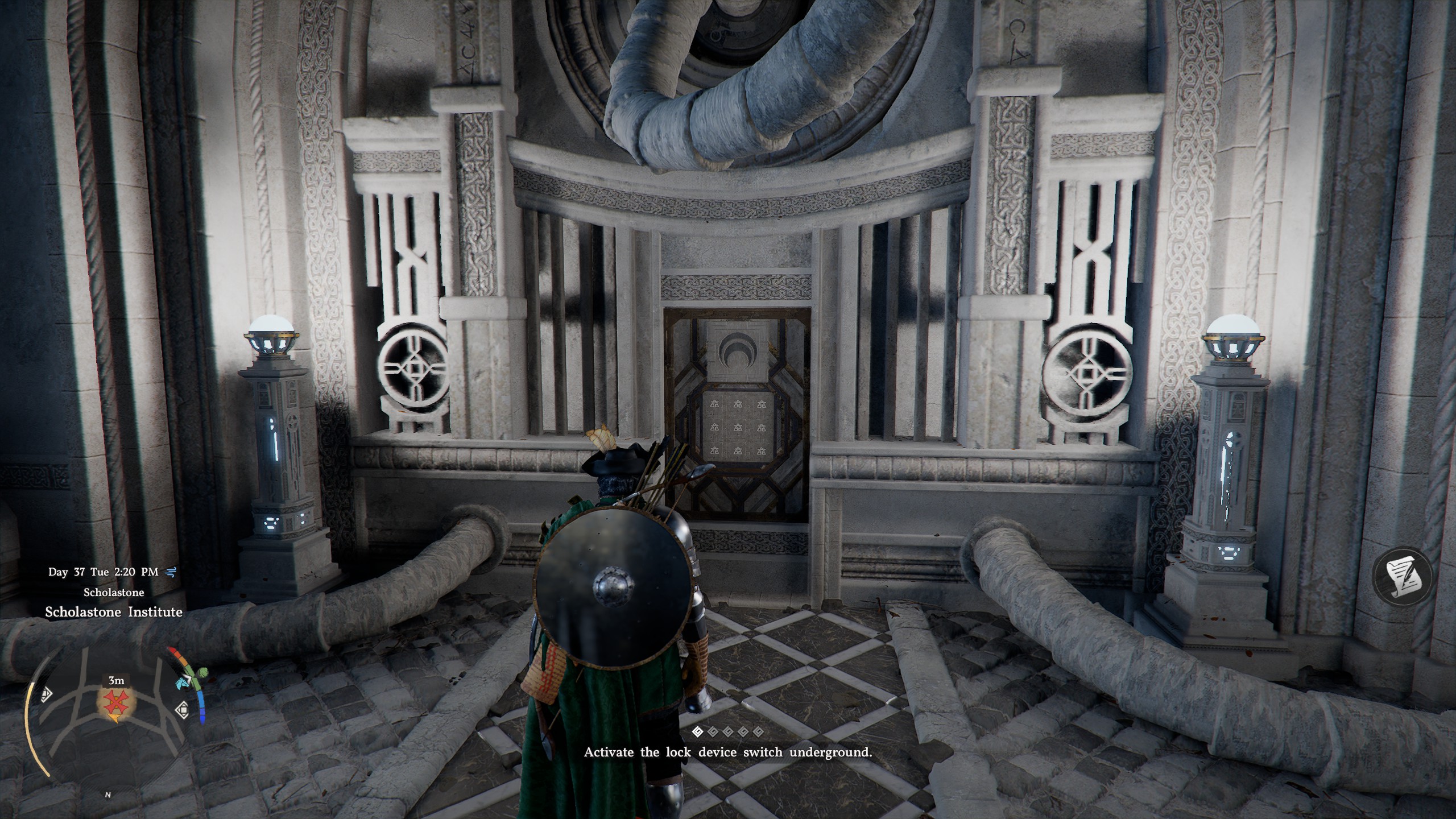Toggle the last objective progress pip
The height and width of the screenshot is (819, 1456).
759,733
